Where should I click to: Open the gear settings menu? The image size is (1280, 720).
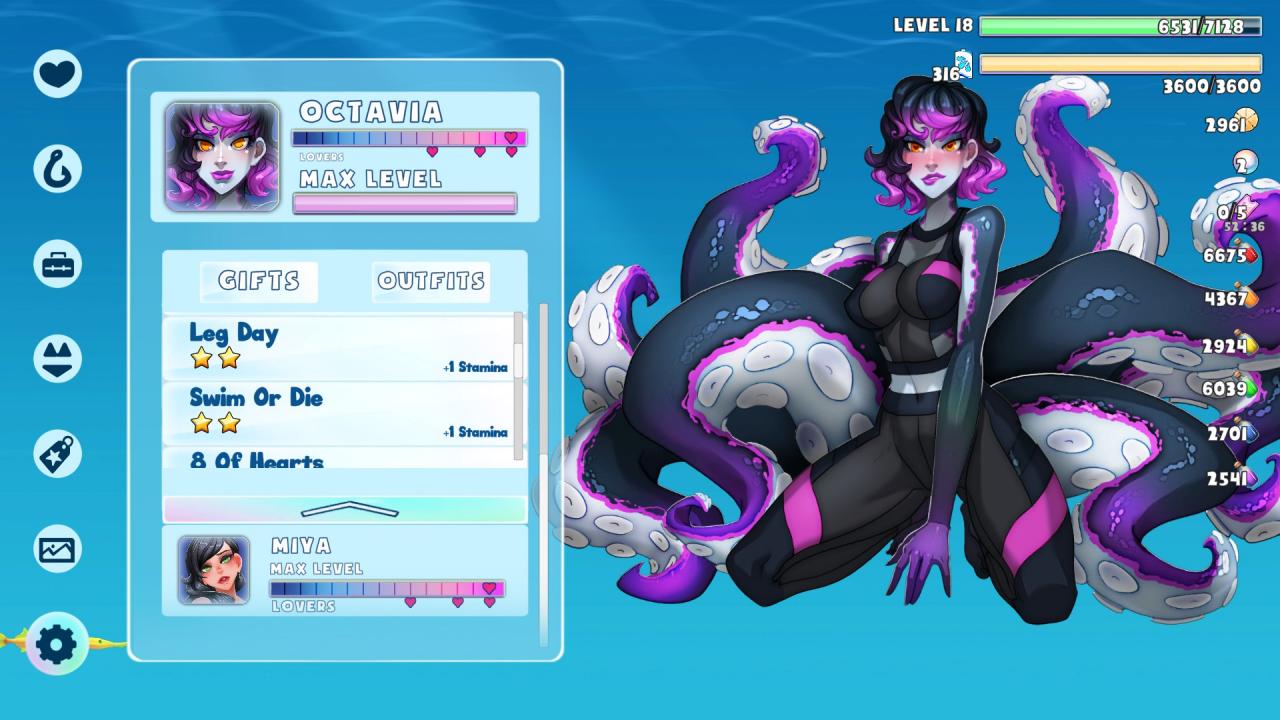57,644
